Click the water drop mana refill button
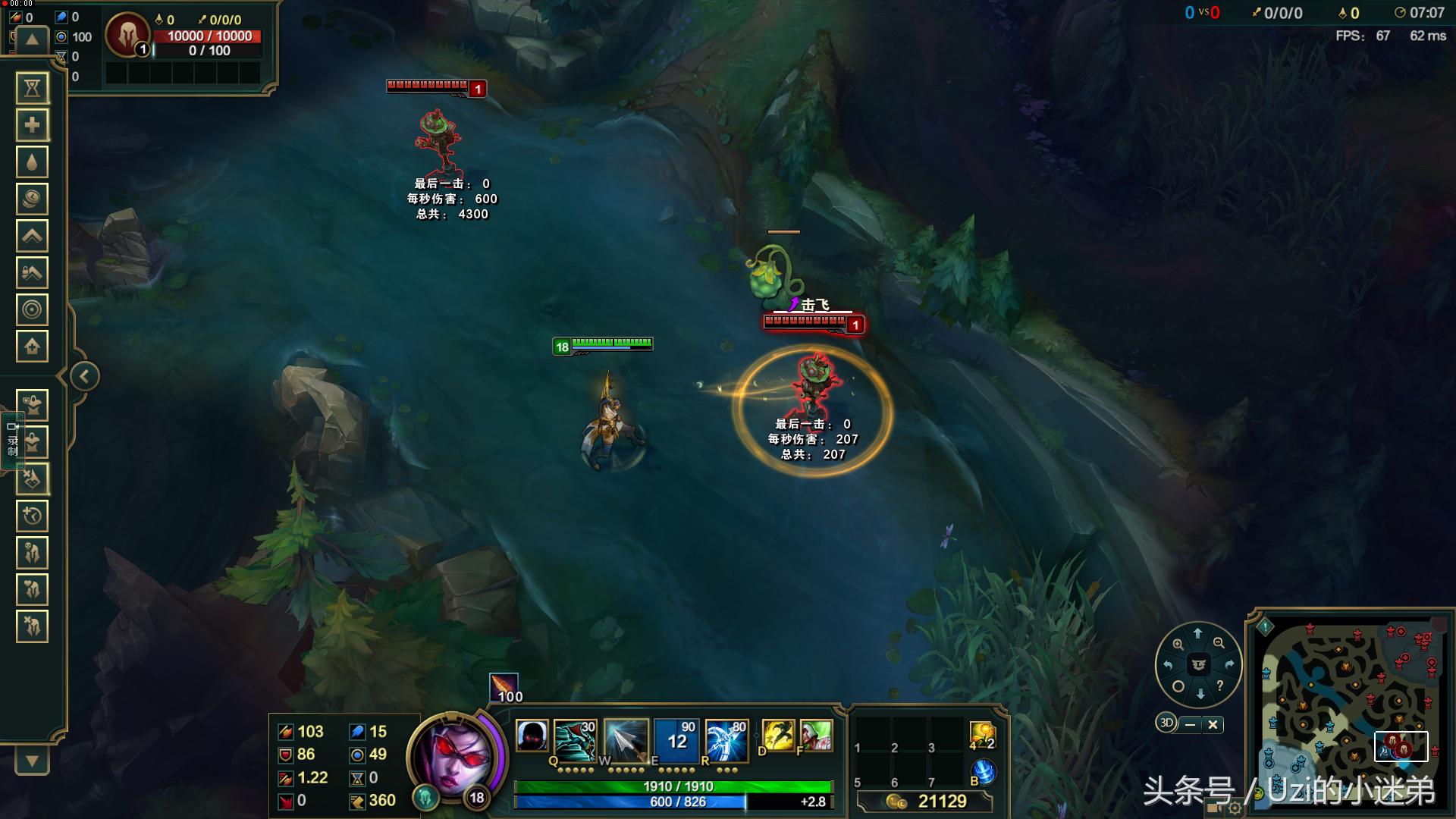The width and height of the screenshot is (1456, 819). 32,162
